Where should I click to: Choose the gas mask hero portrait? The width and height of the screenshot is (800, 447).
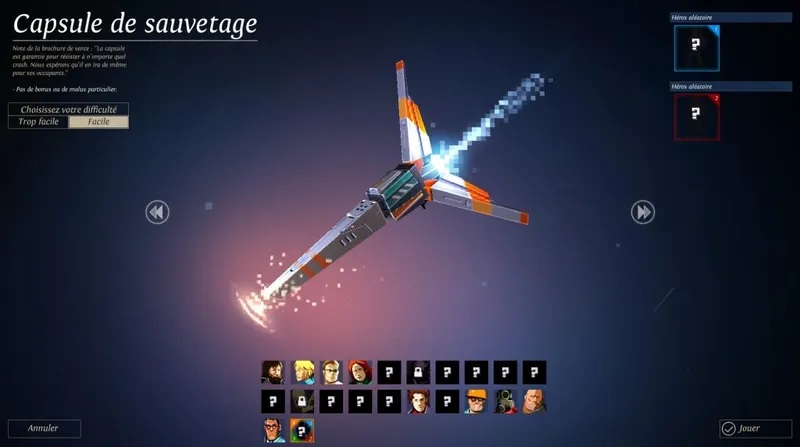click(506, 402)
